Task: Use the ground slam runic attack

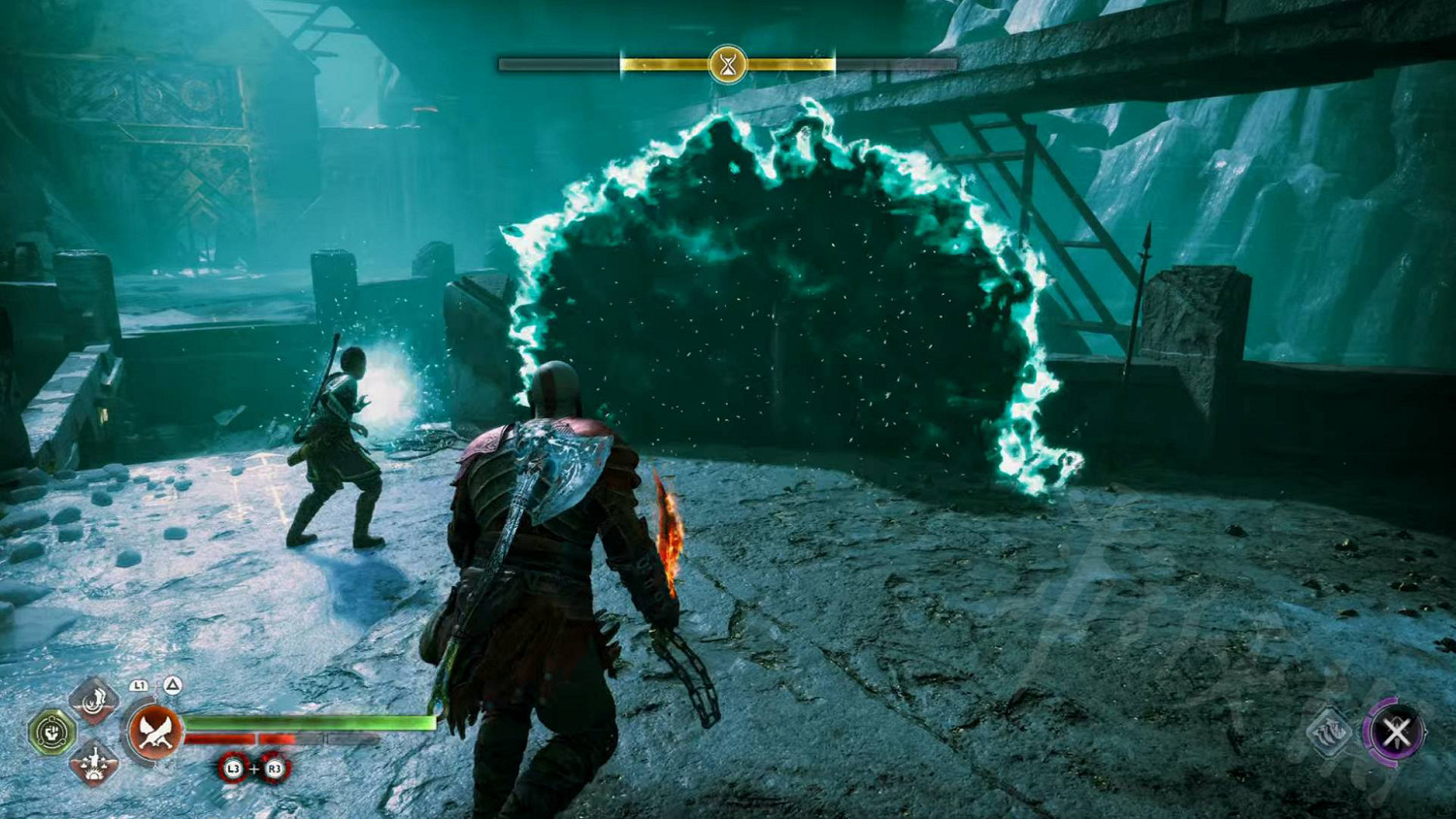Action: (x=94, y=763)
